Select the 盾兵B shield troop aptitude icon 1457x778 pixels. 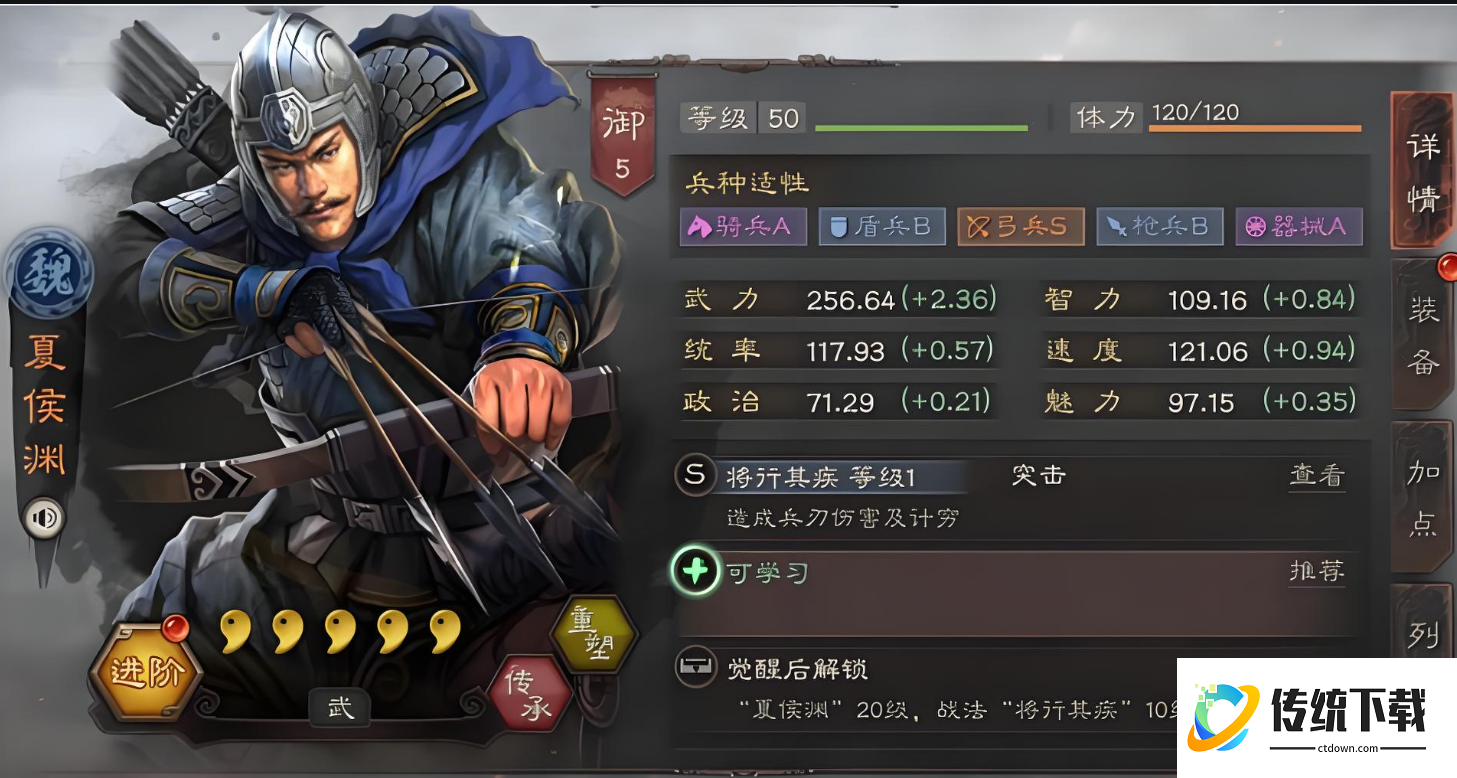click(x=882, y=226)
